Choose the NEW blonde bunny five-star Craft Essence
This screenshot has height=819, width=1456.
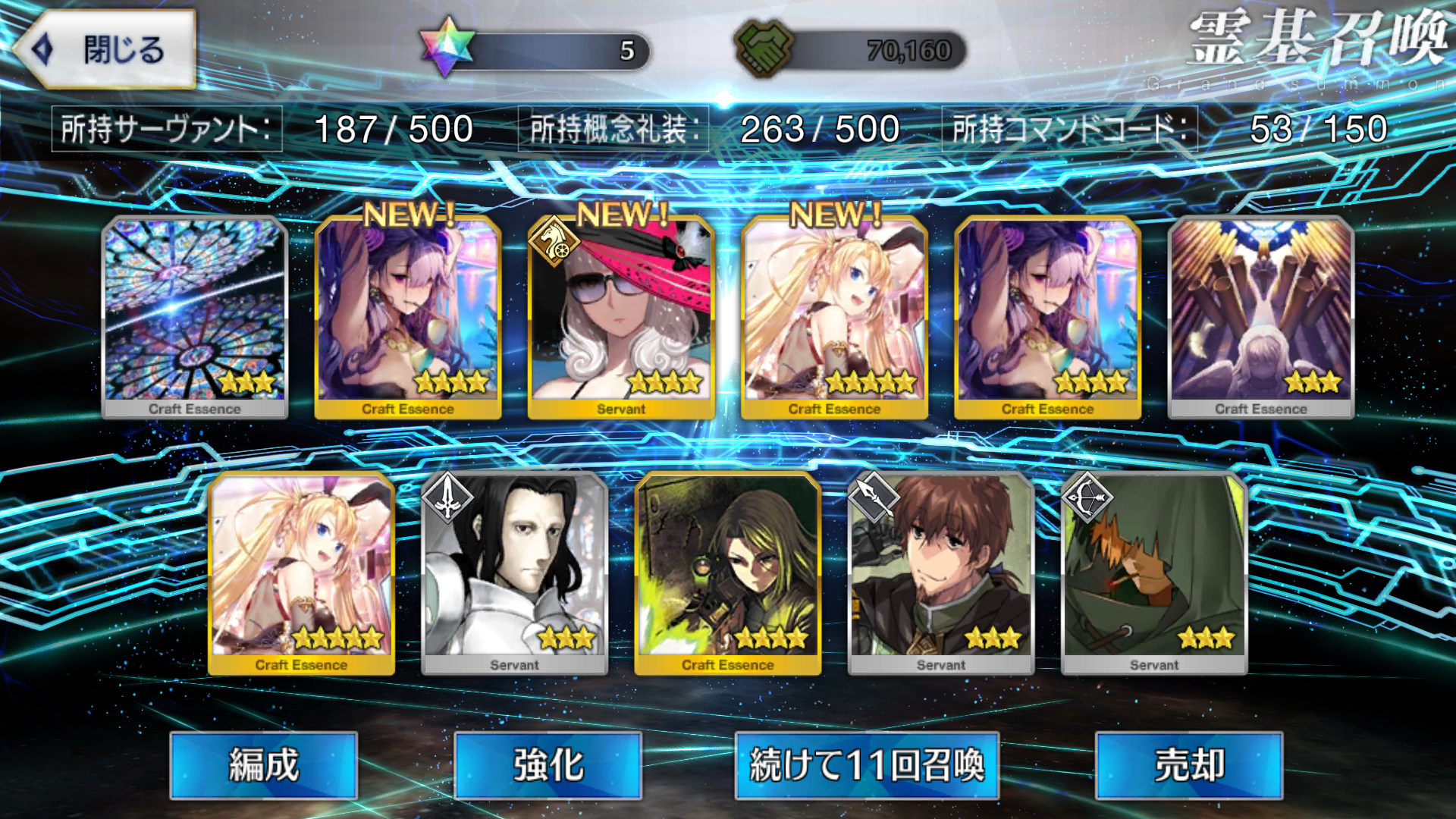pos(834,317)
